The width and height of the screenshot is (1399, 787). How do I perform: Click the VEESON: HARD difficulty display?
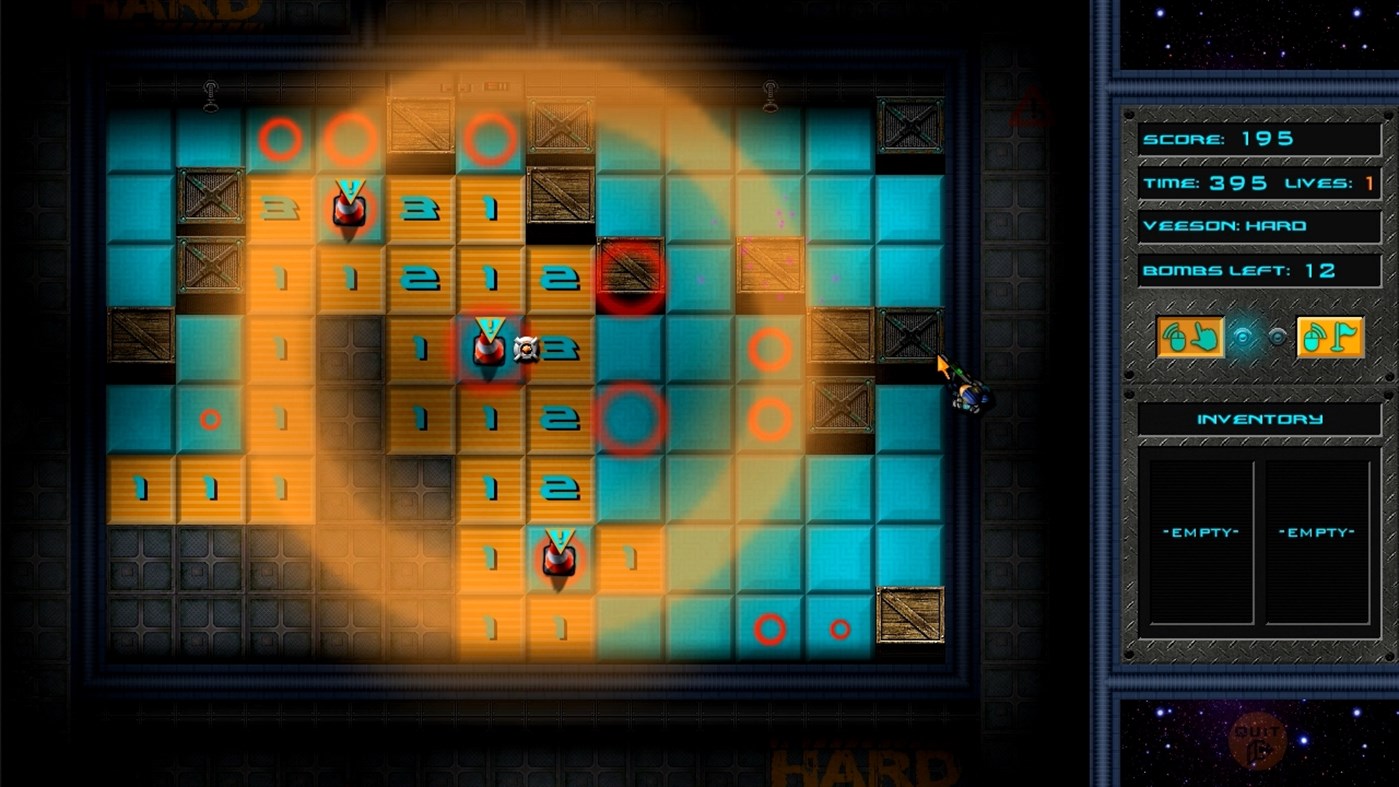click(x=1257, y=225)
